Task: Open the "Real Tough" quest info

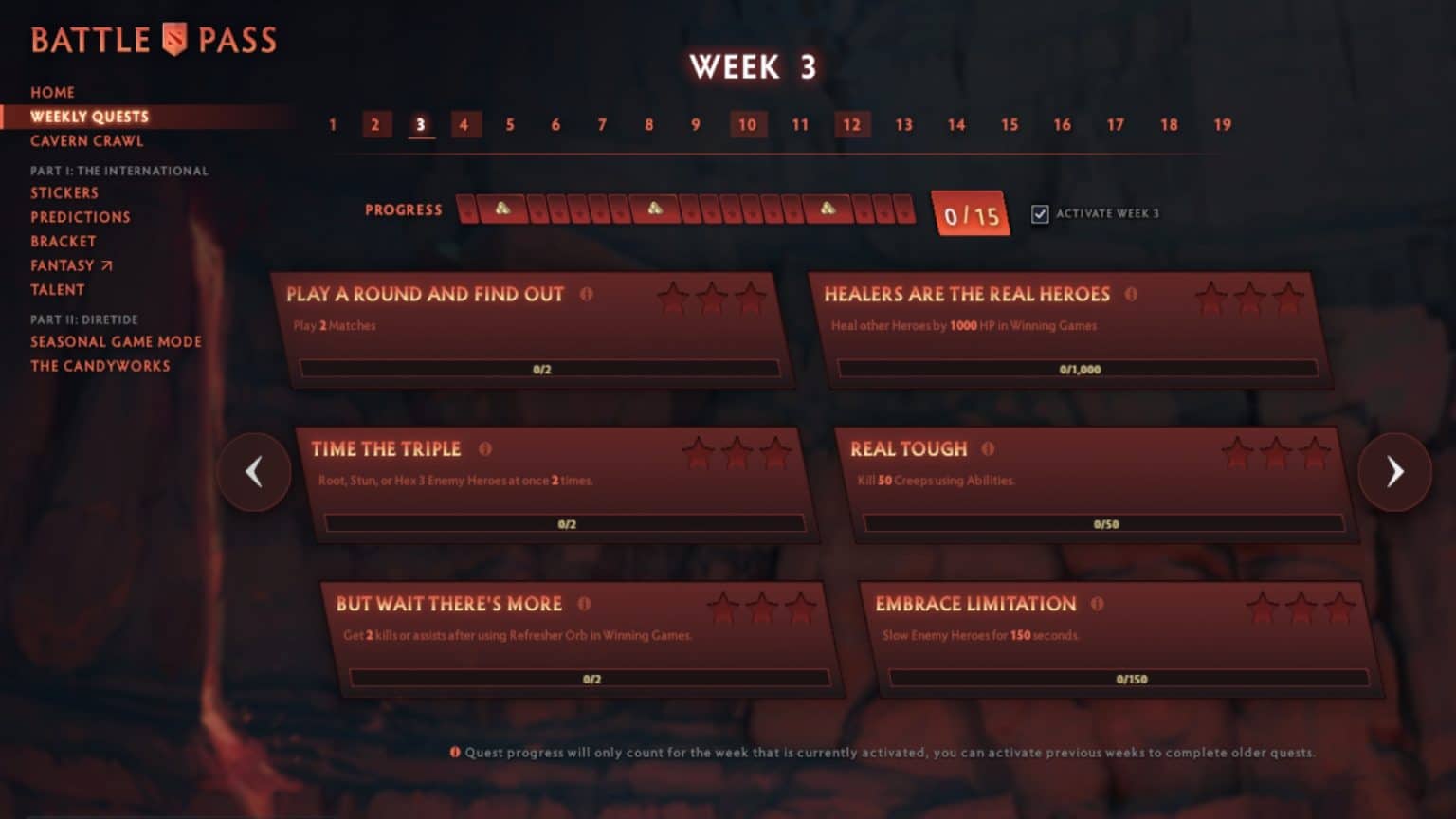Action: pyautogui.click(x=986, y=450)
